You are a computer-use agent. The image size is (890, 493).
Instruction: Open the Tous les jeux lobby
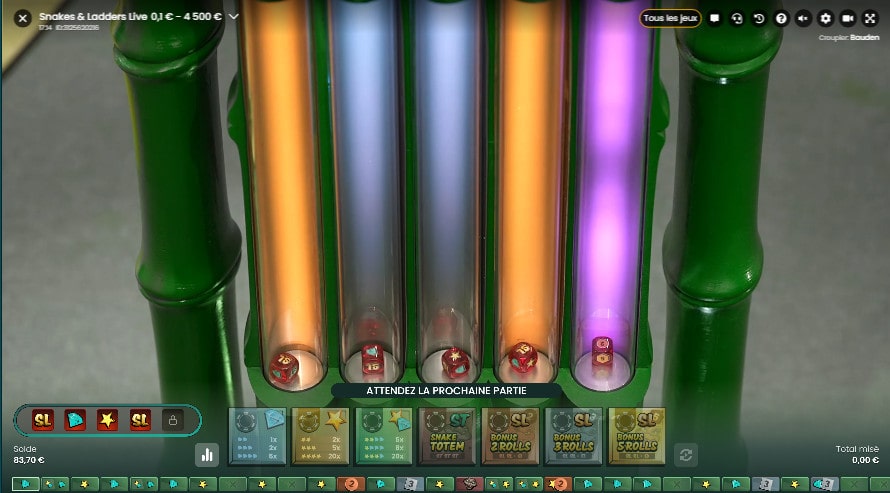670,18
